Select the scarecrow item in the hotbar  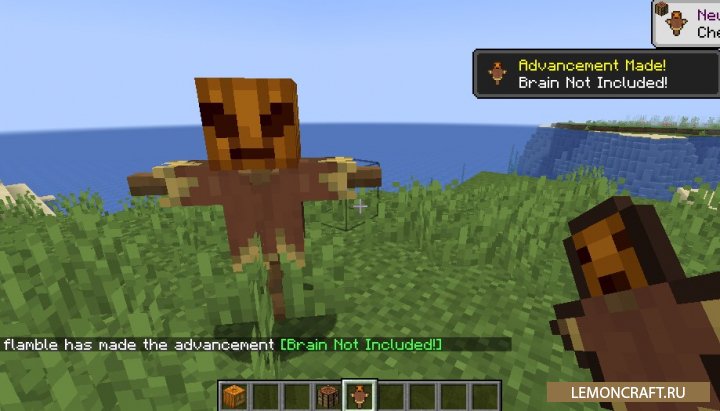click(x=357, y=395)
